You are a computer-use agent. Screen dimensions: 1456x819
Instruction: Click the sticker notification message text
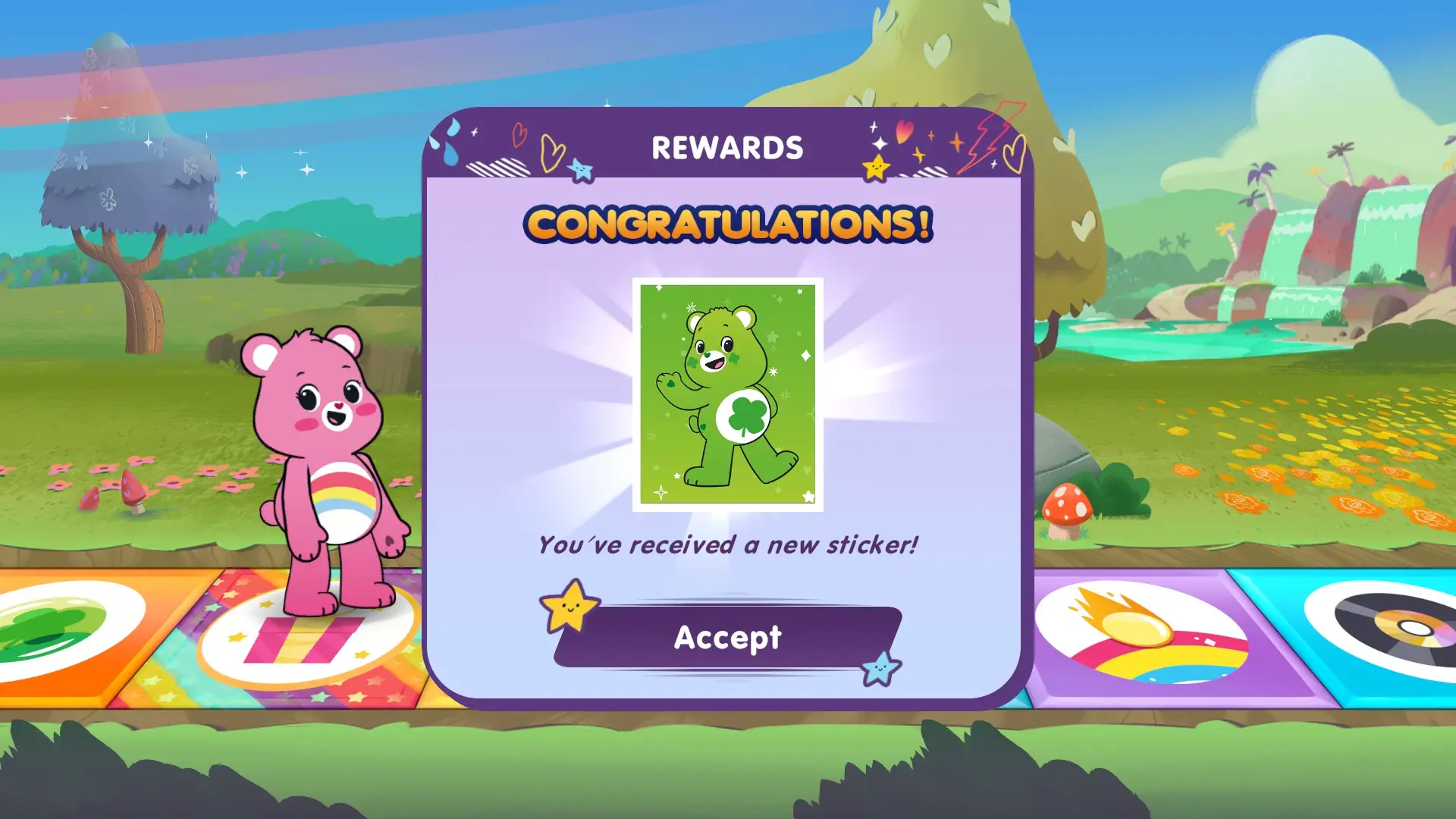[x=728, y=543]
